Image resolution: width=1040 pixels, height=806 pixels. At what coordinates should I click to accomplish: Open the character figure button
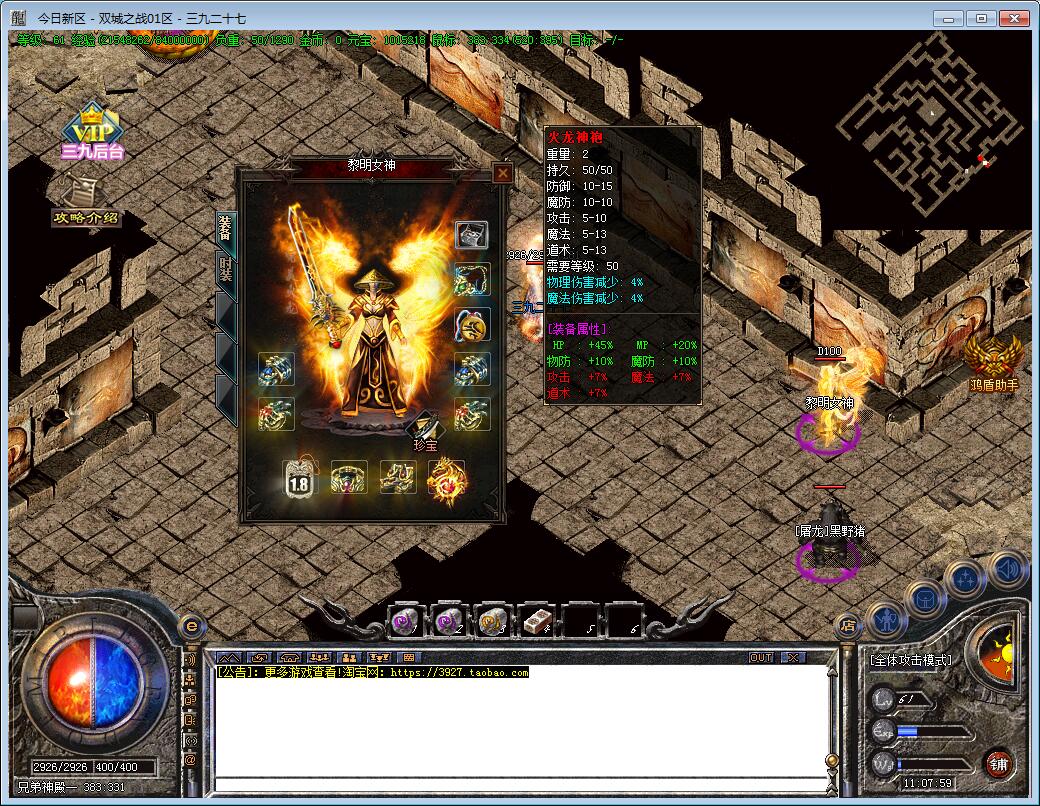pyautogui.click(x=885, y=620)
